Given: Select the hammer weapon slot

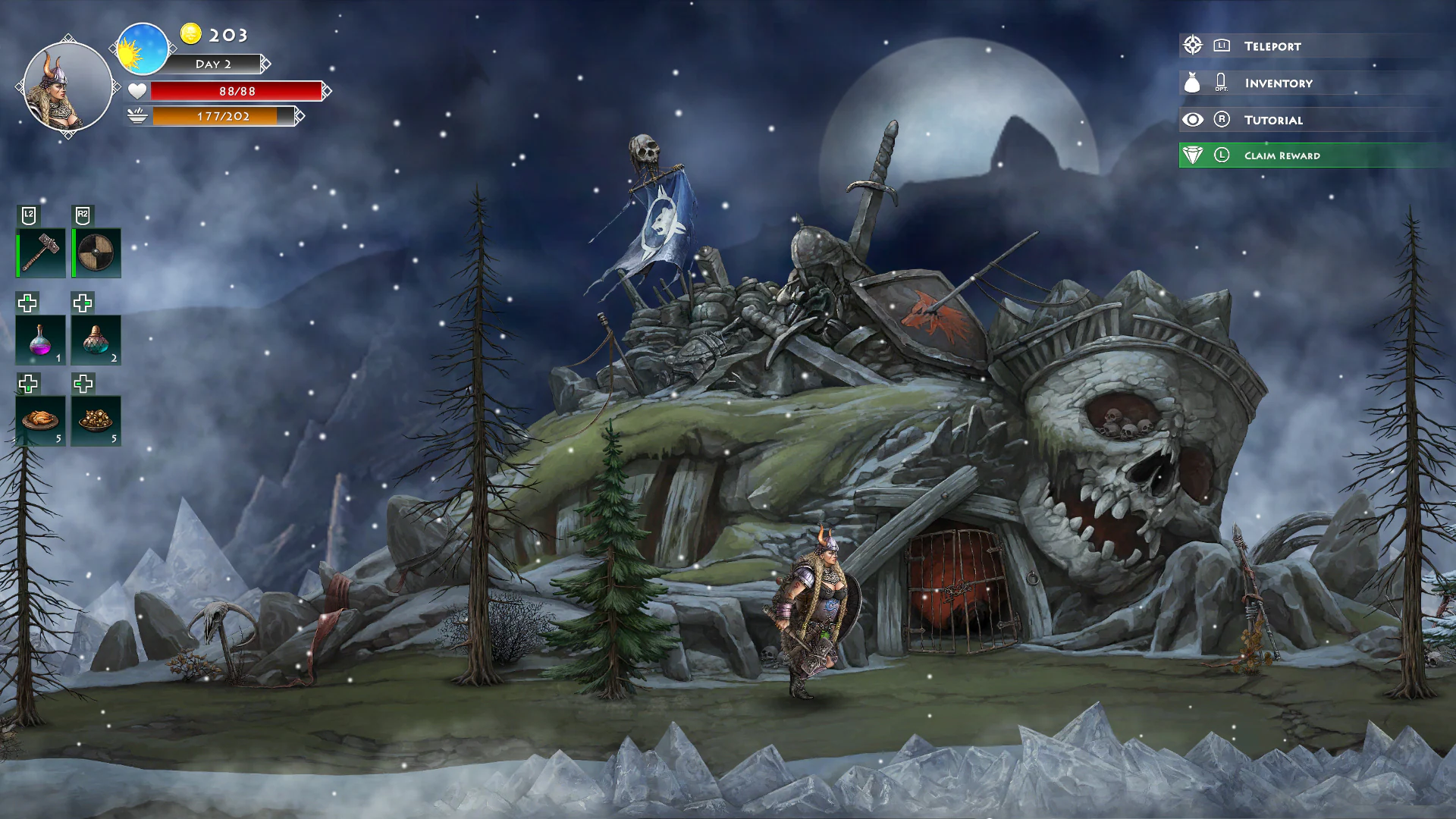Looking at the screenshot, I should (x=39, y=252).
